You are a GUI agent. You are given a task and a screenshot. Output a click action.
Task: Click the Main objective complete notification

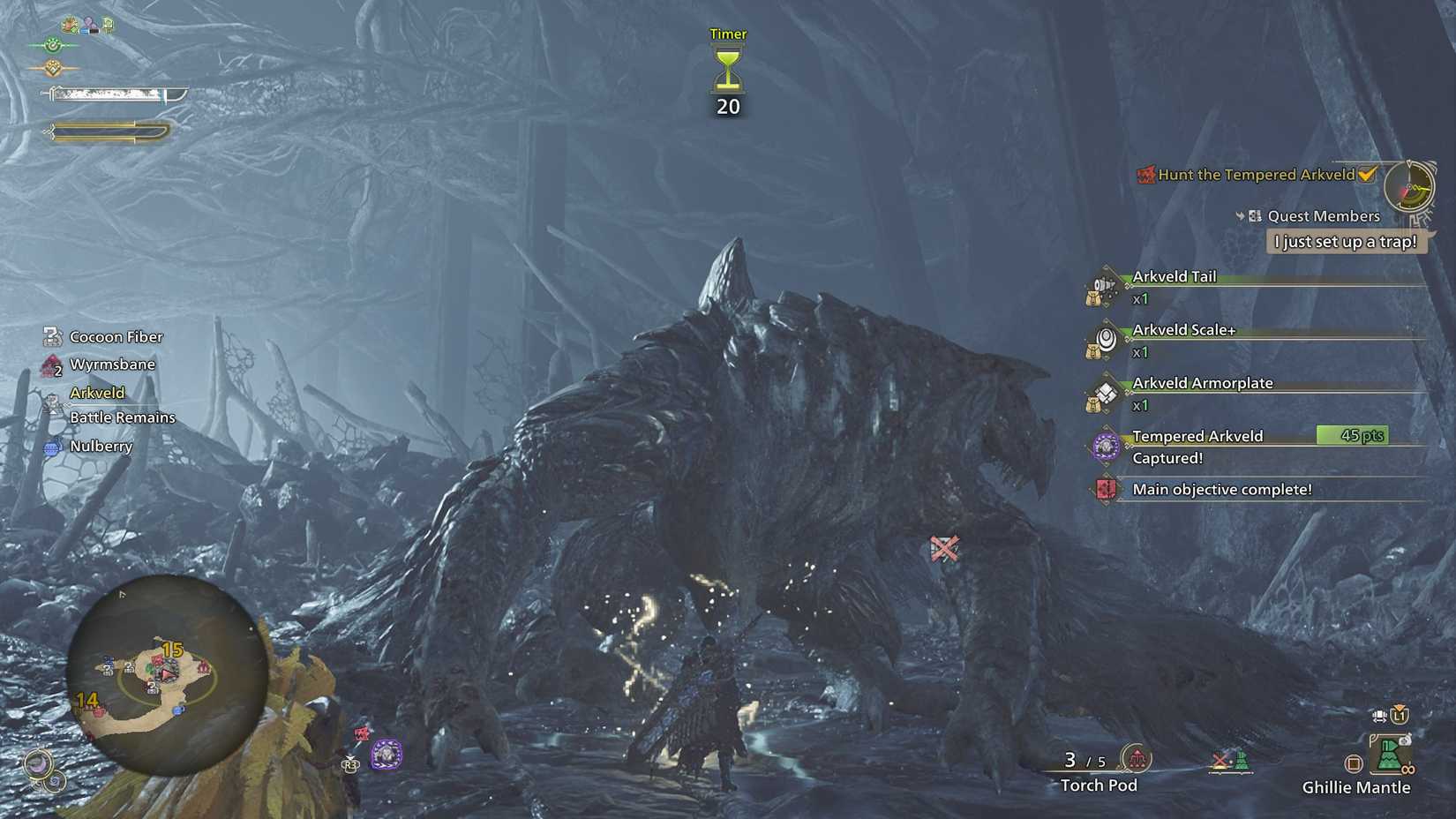click(1223, 489)
